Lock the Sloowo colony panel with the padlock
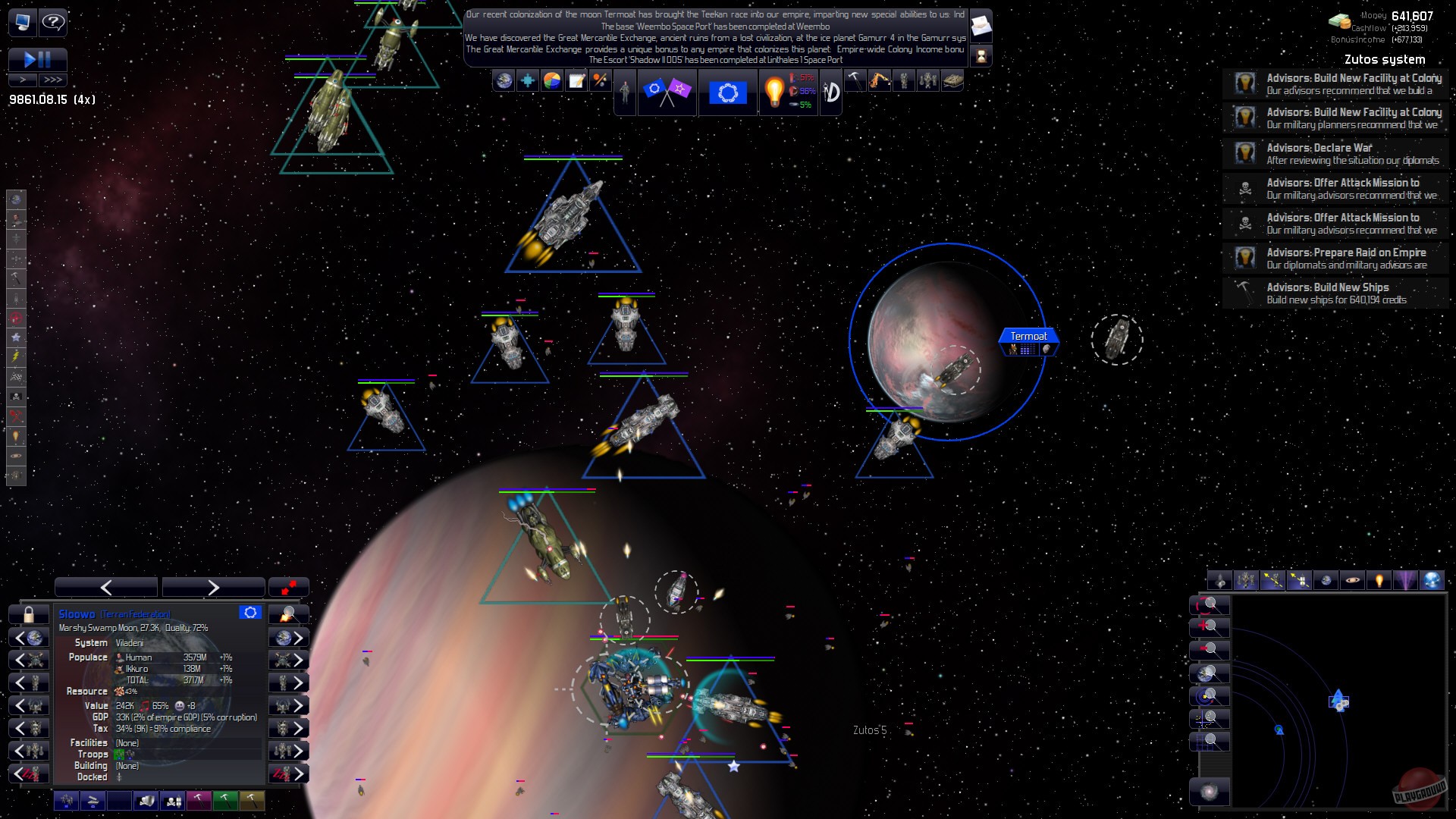Screen dimensions: 1456x819 (28, 613)
